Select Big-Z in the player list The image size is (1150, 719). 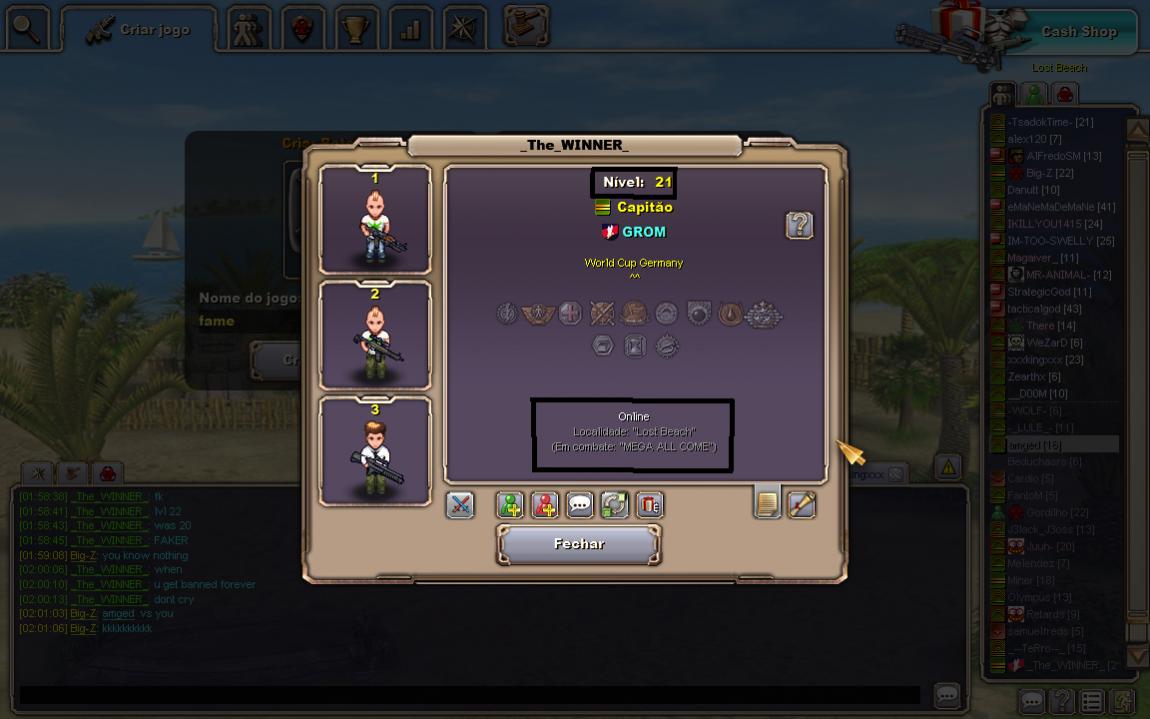coord(1049,173)
